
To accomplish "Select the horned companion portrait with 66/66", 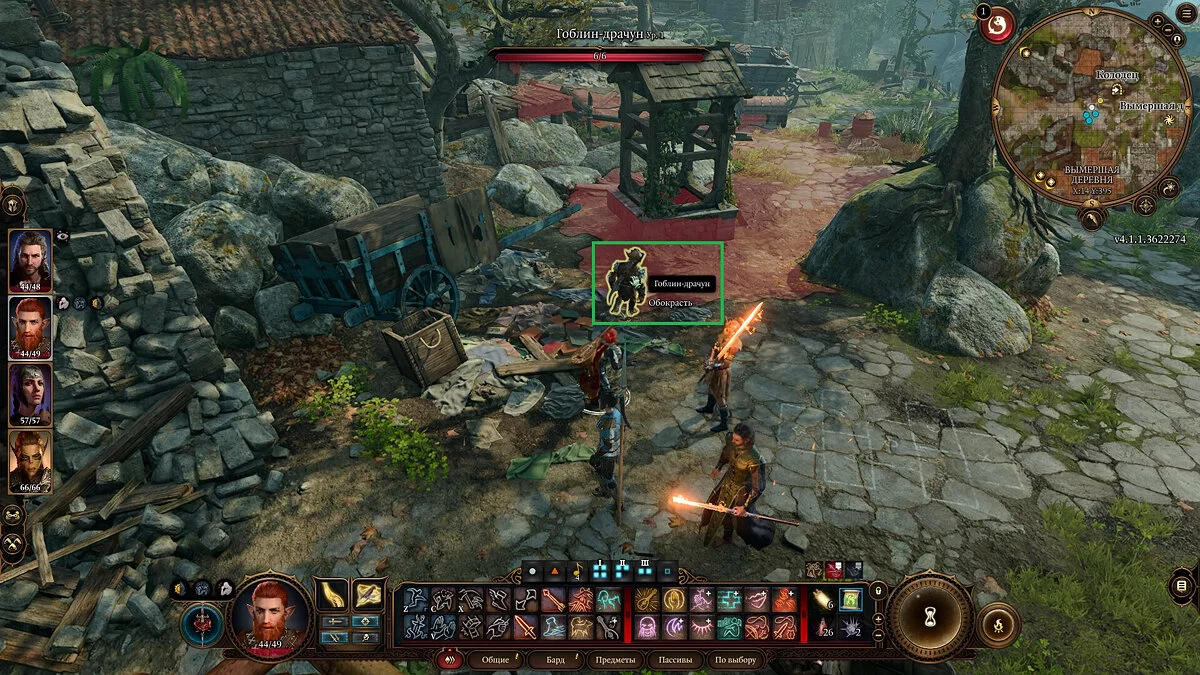I will click(31, 458).
